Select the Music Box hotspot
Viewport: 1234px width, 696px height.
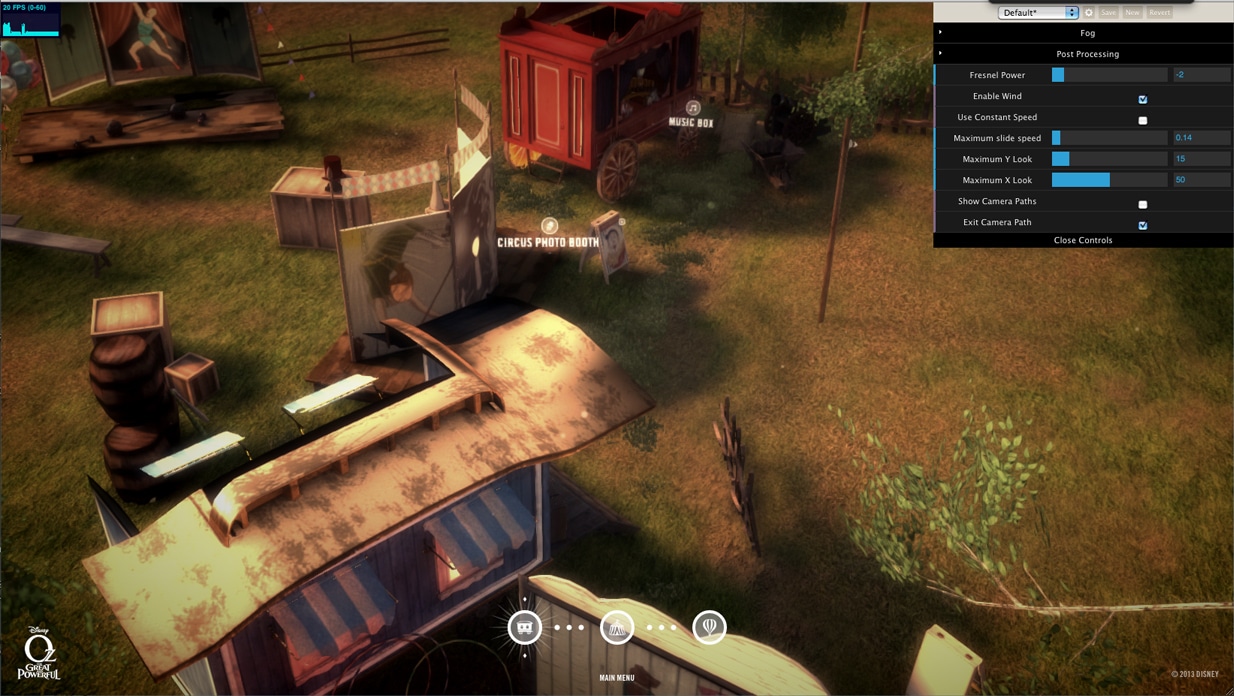pos(693,108)
